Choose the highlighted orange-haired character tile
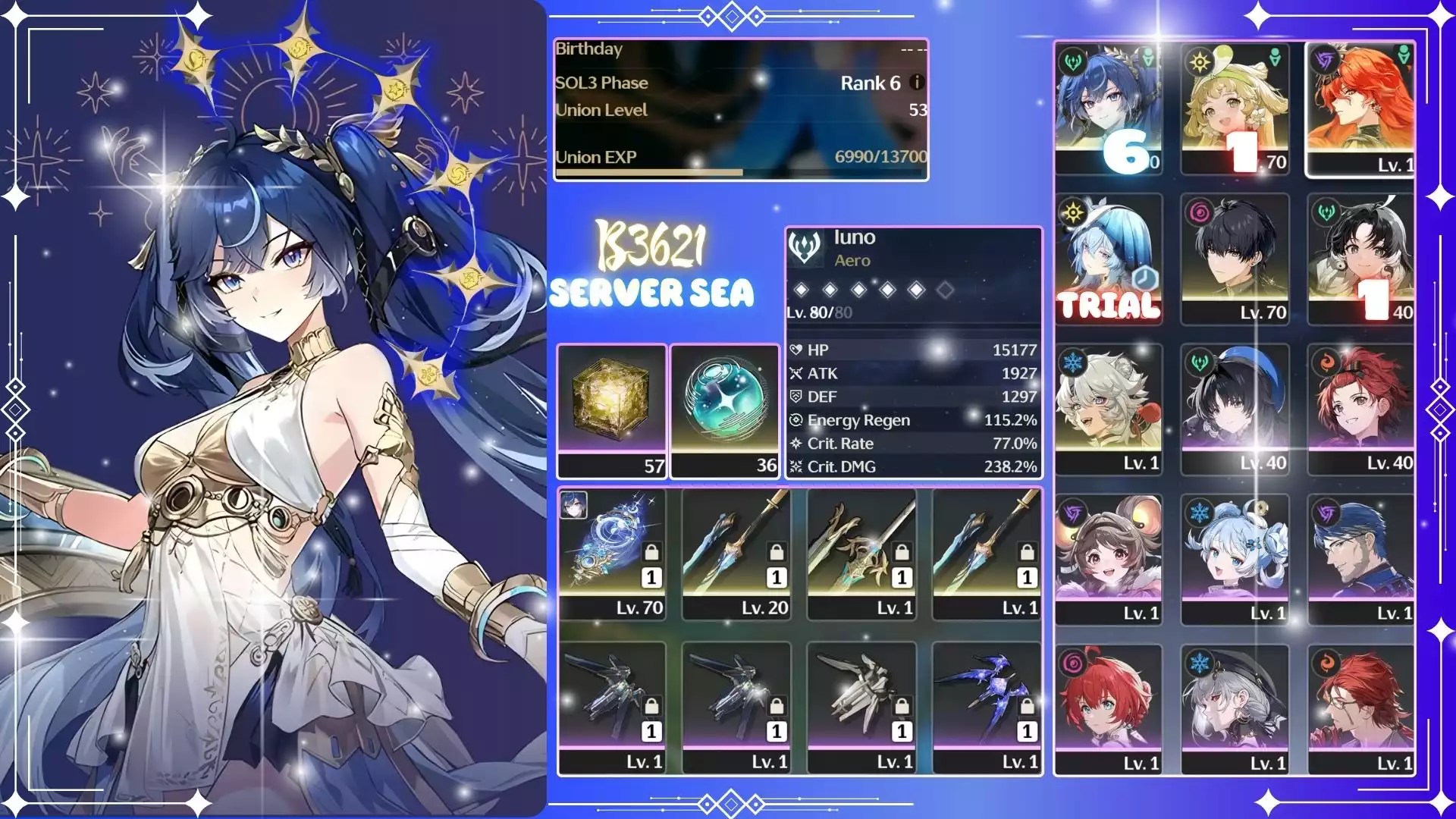The width and height of the screenshot is (1456, 819). [x=1360, y=108]
